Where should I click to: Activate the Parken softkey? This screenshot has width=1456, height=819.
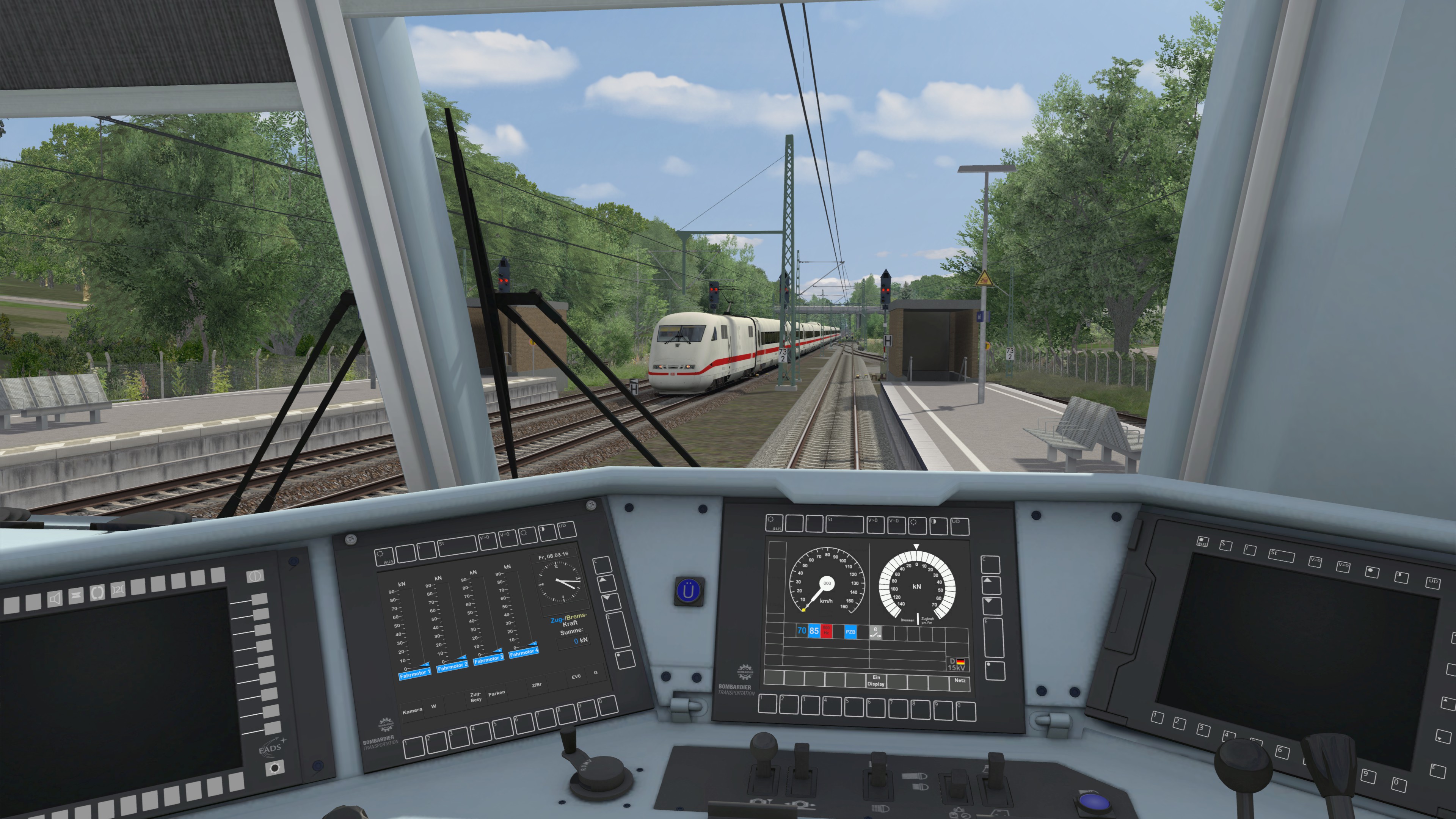(x=496, y=693)
